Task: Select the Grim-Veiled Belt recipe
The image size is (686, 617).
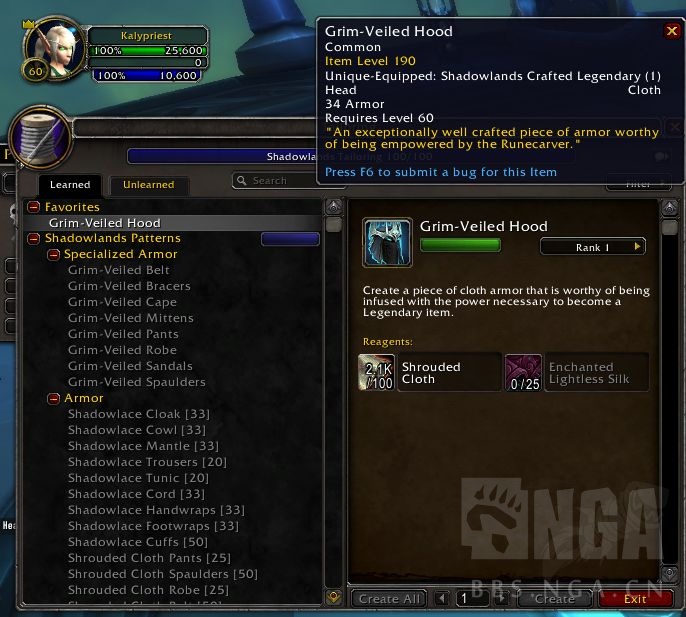Action: [x=118, y=271]
